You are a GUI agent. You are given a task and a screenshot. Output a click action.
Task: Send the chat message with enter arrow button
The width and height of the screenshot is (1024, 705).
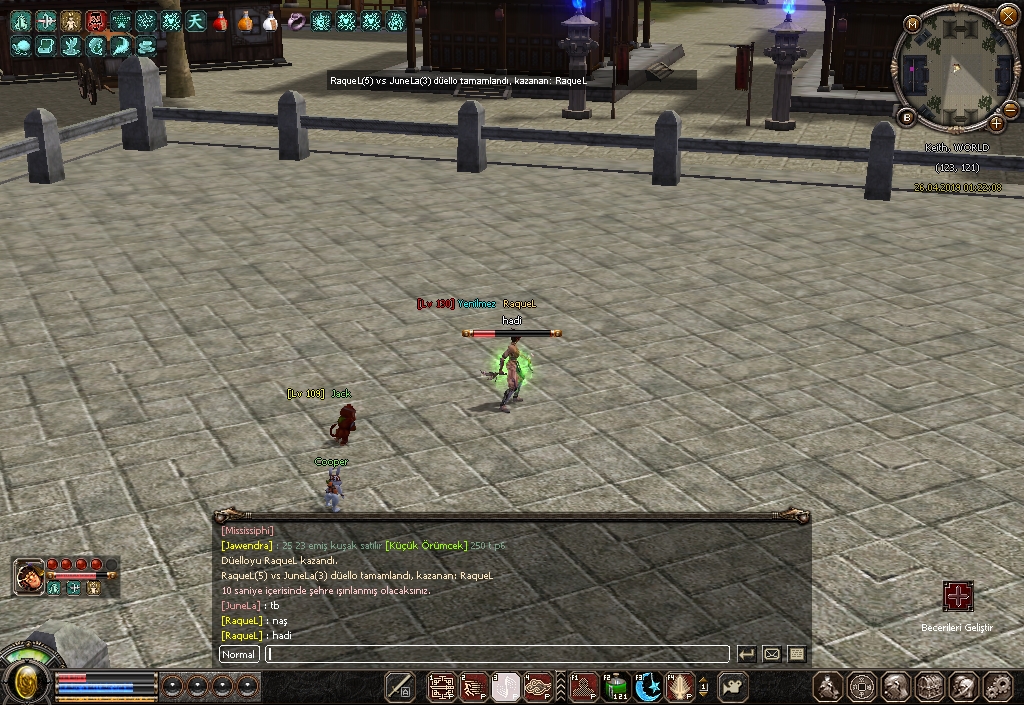coord(746,654)
